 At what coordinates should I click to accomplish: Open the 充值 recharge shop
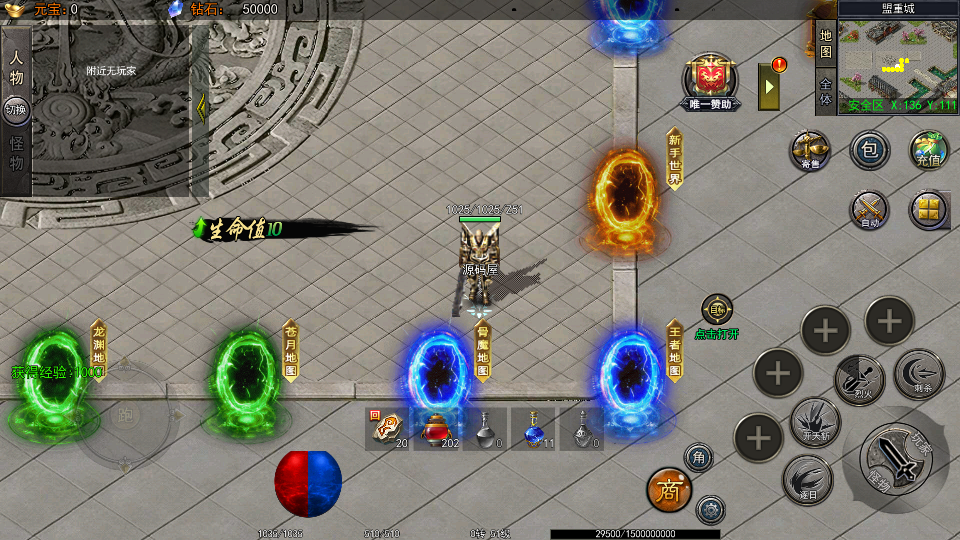(x=928, y=150)
